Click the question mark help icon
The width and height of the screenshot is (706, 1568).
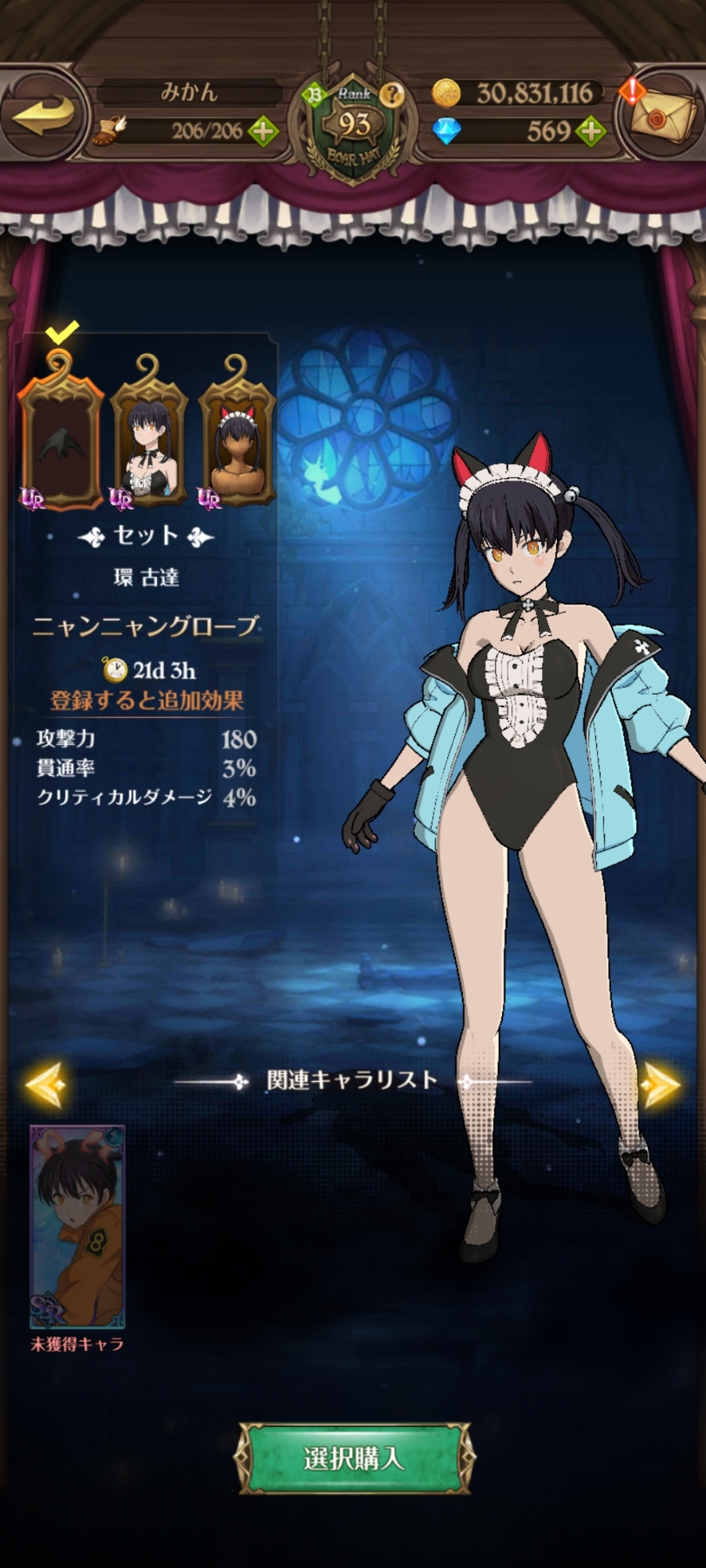(391, 95)
